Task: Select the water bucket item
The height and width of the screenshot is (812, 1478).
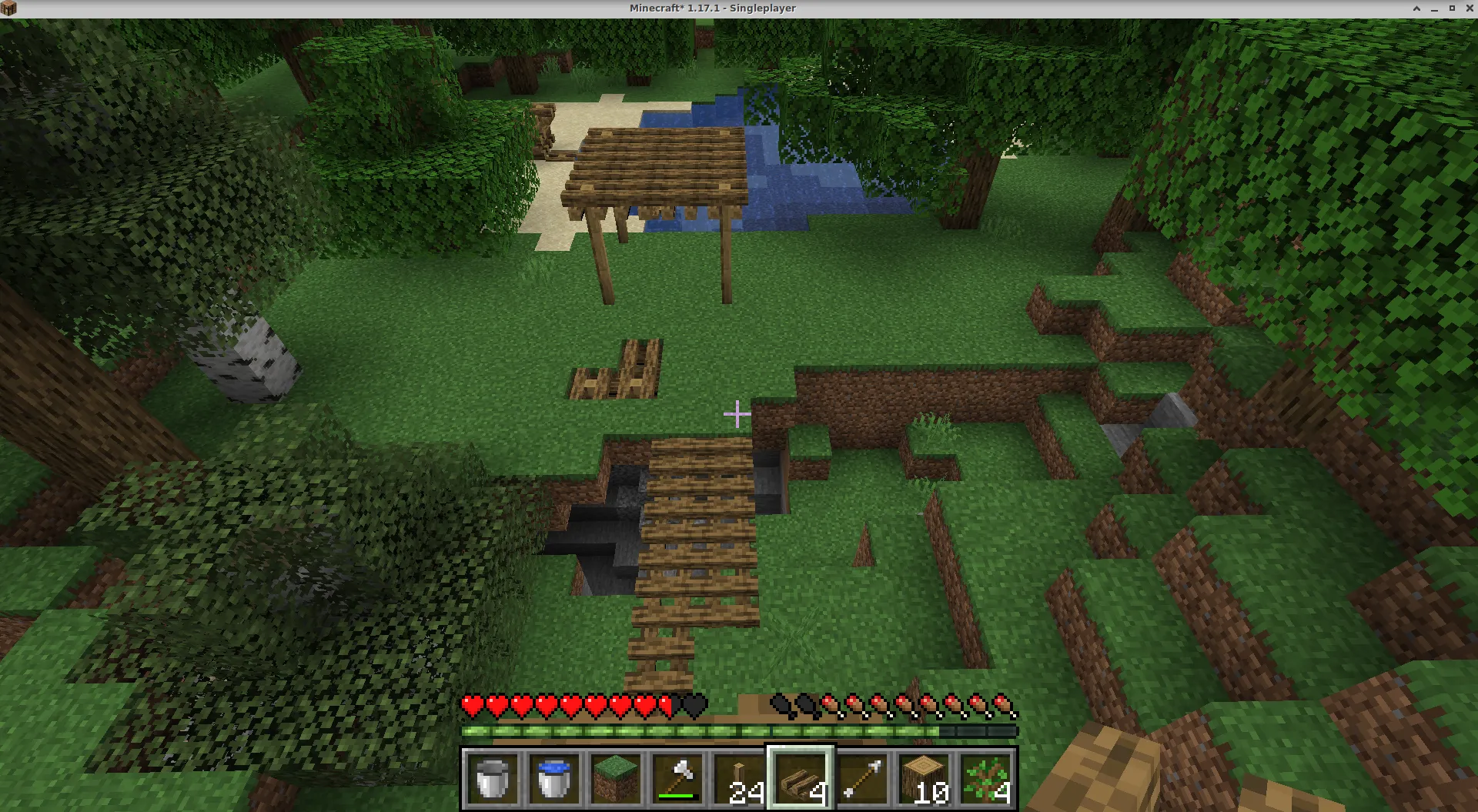Action: point(553,779)
